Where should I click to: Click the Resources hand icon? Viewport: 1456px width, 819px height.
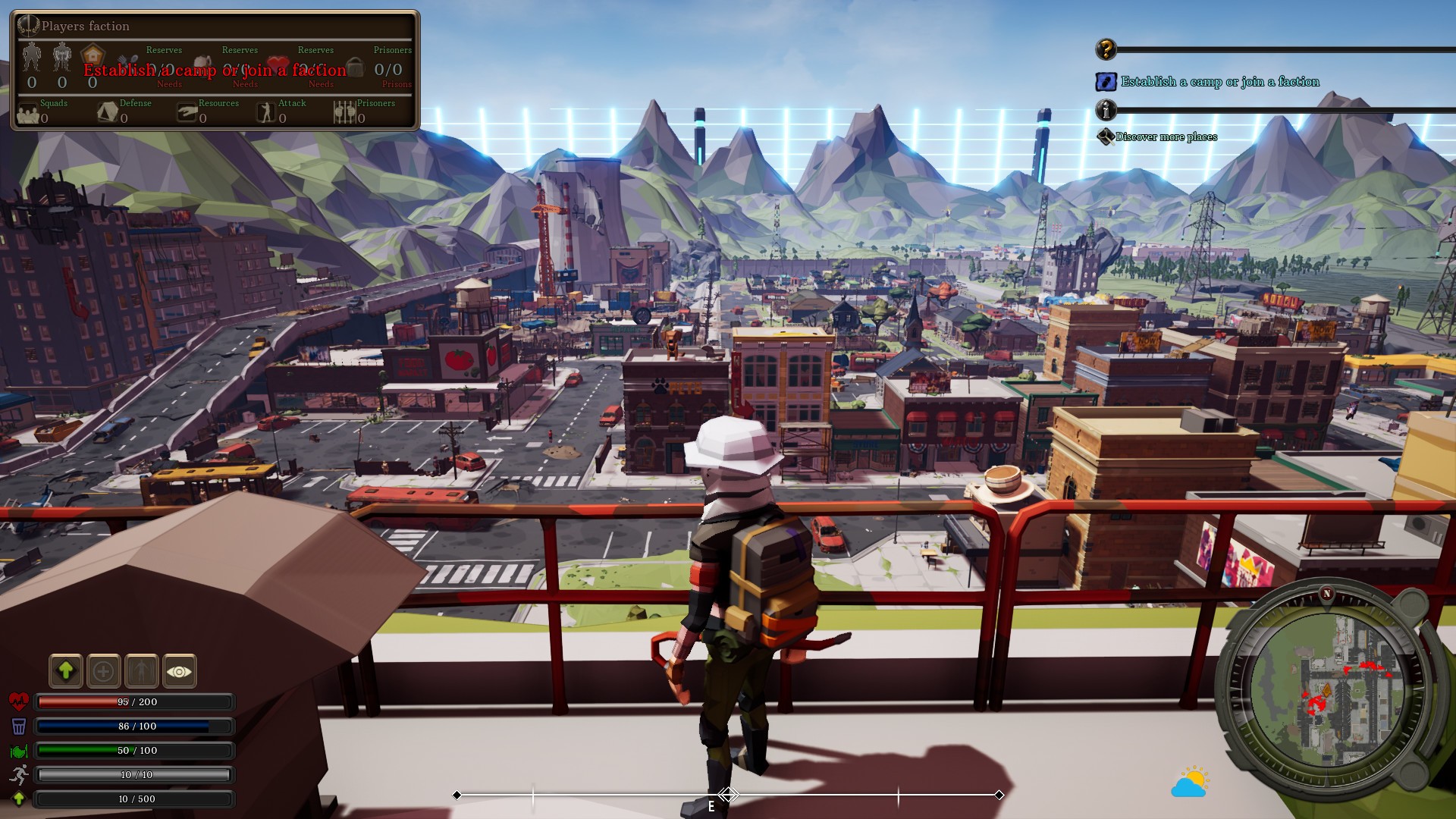click(186, 112)
